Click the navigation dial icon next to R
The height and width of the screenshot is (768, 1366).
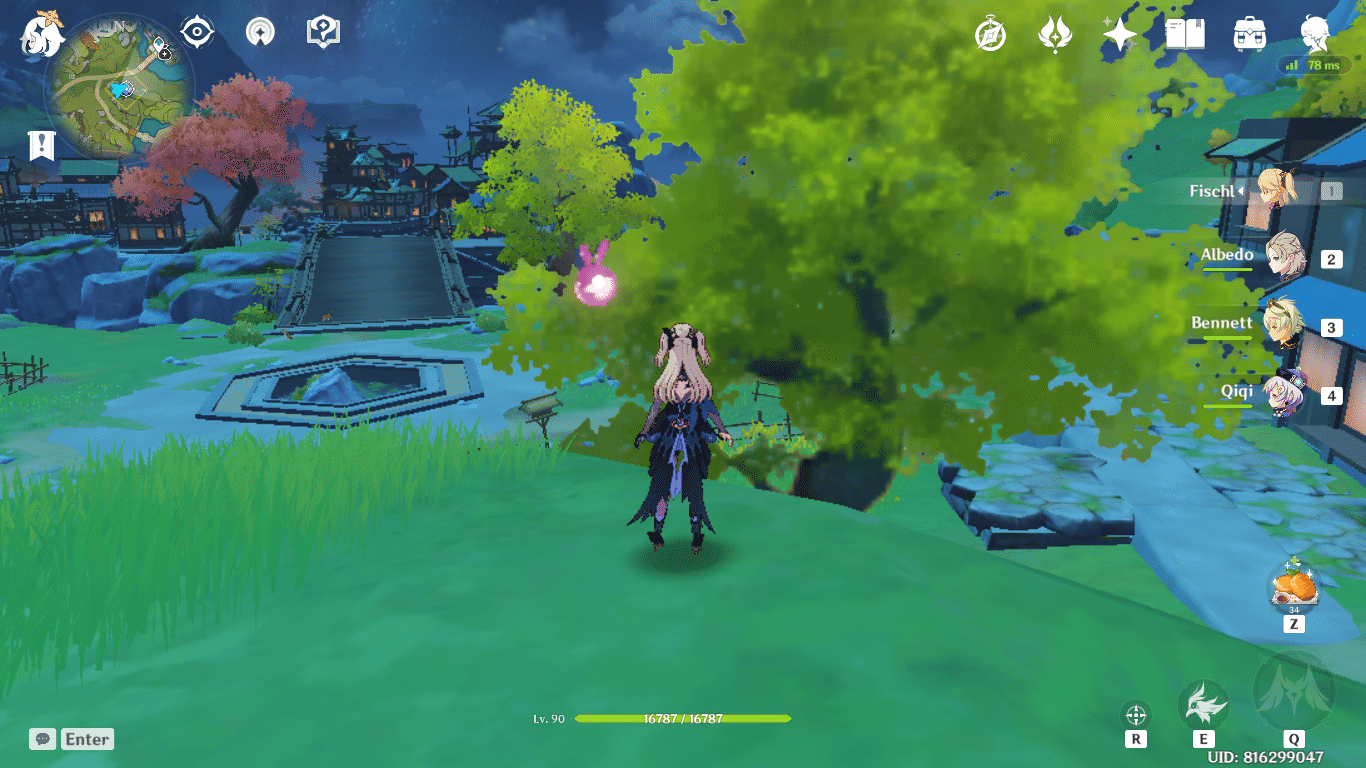tap(1136, 714)
